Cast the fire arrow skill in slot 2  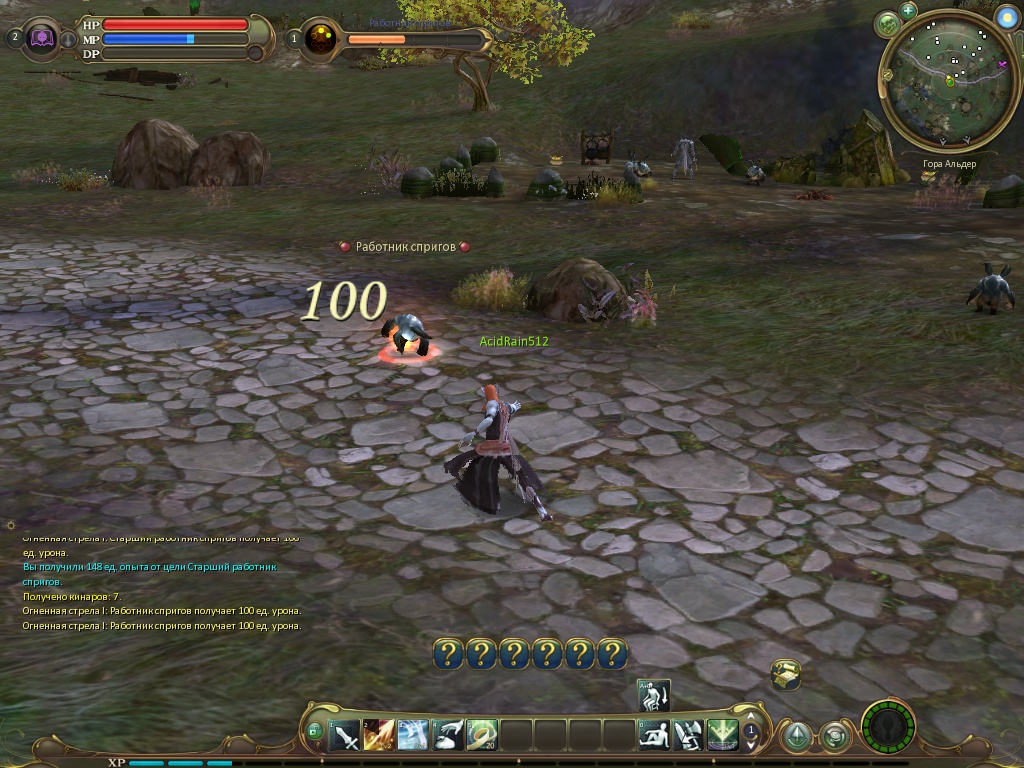pos(379,736)
